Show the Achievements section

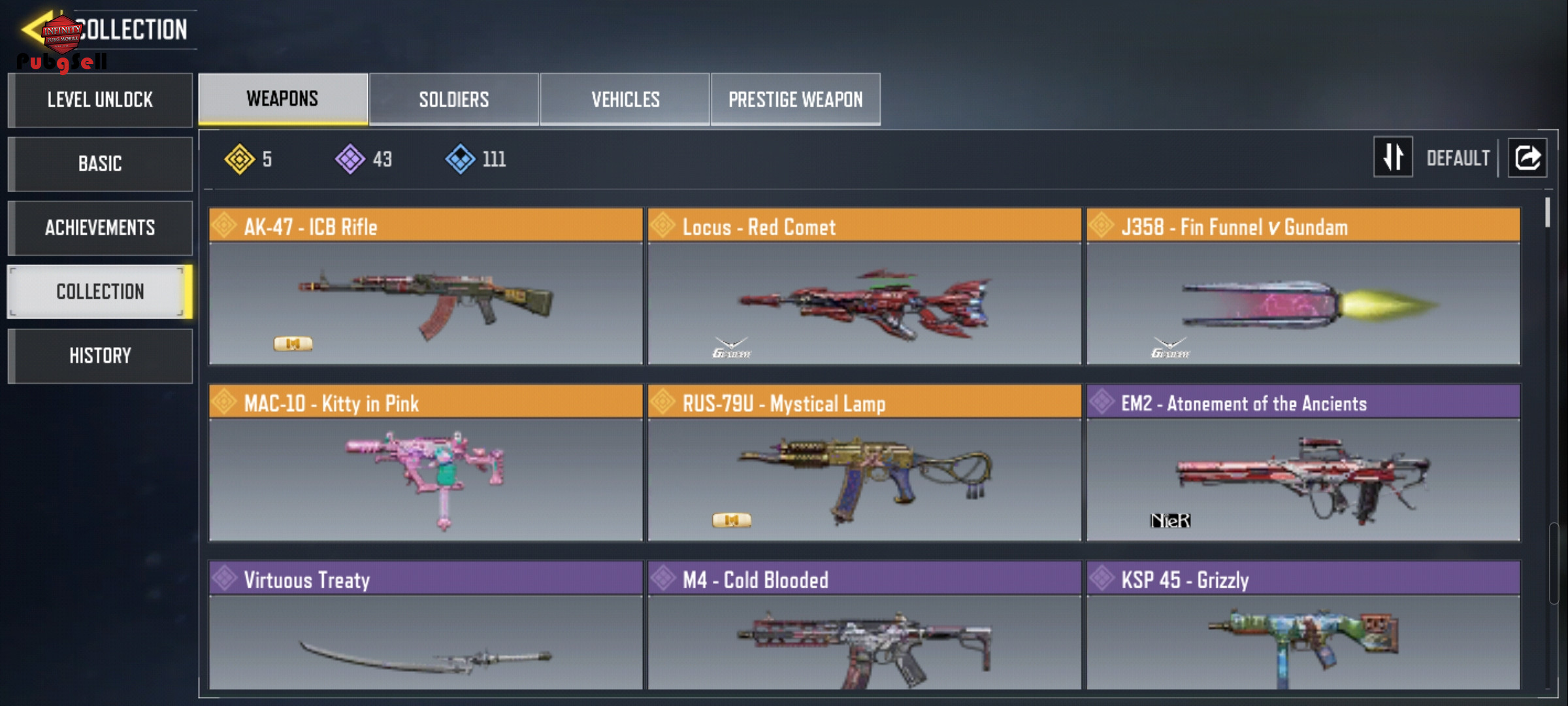coord(100,227)
